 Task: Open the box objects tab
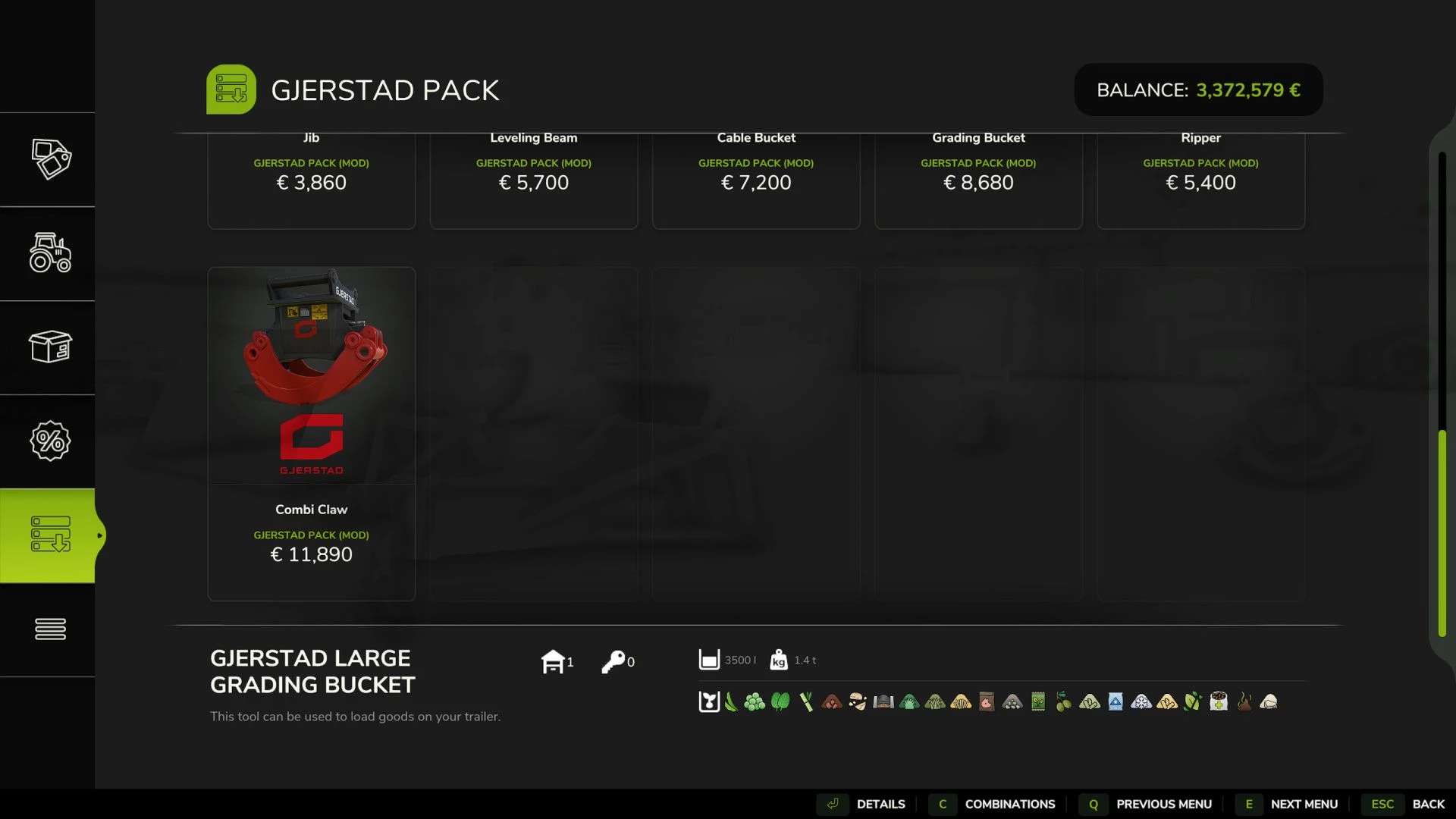pyautogui.click(x=50, y=347)
